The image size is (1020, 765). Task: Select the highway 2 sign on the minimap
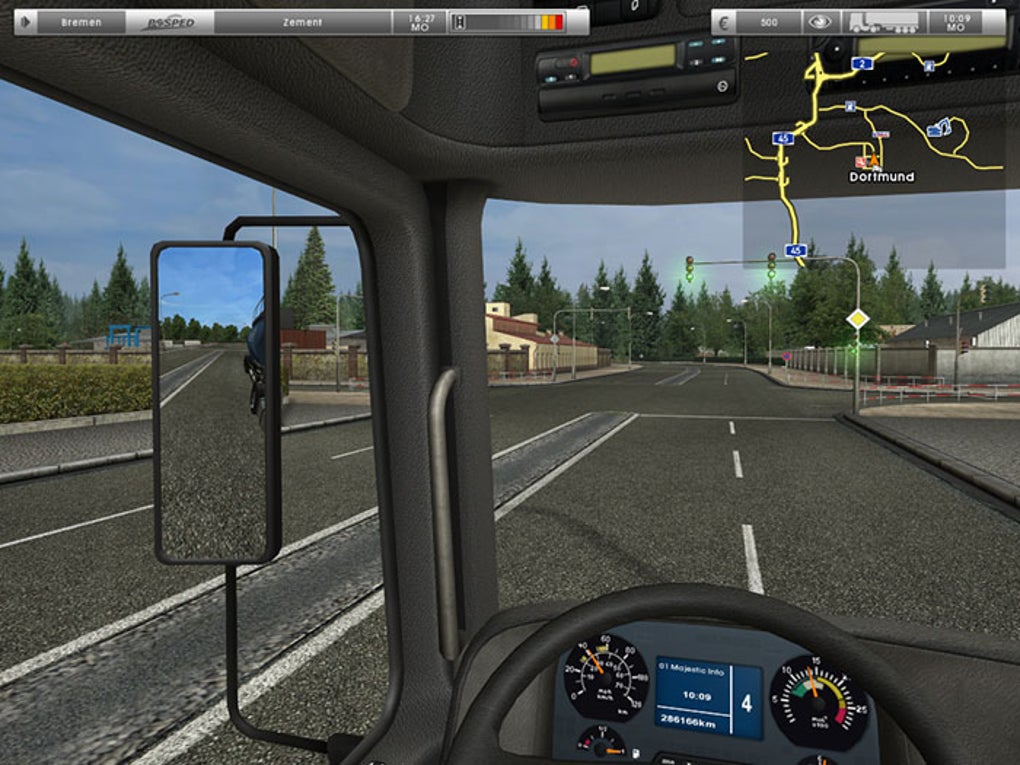coord(863,63)
